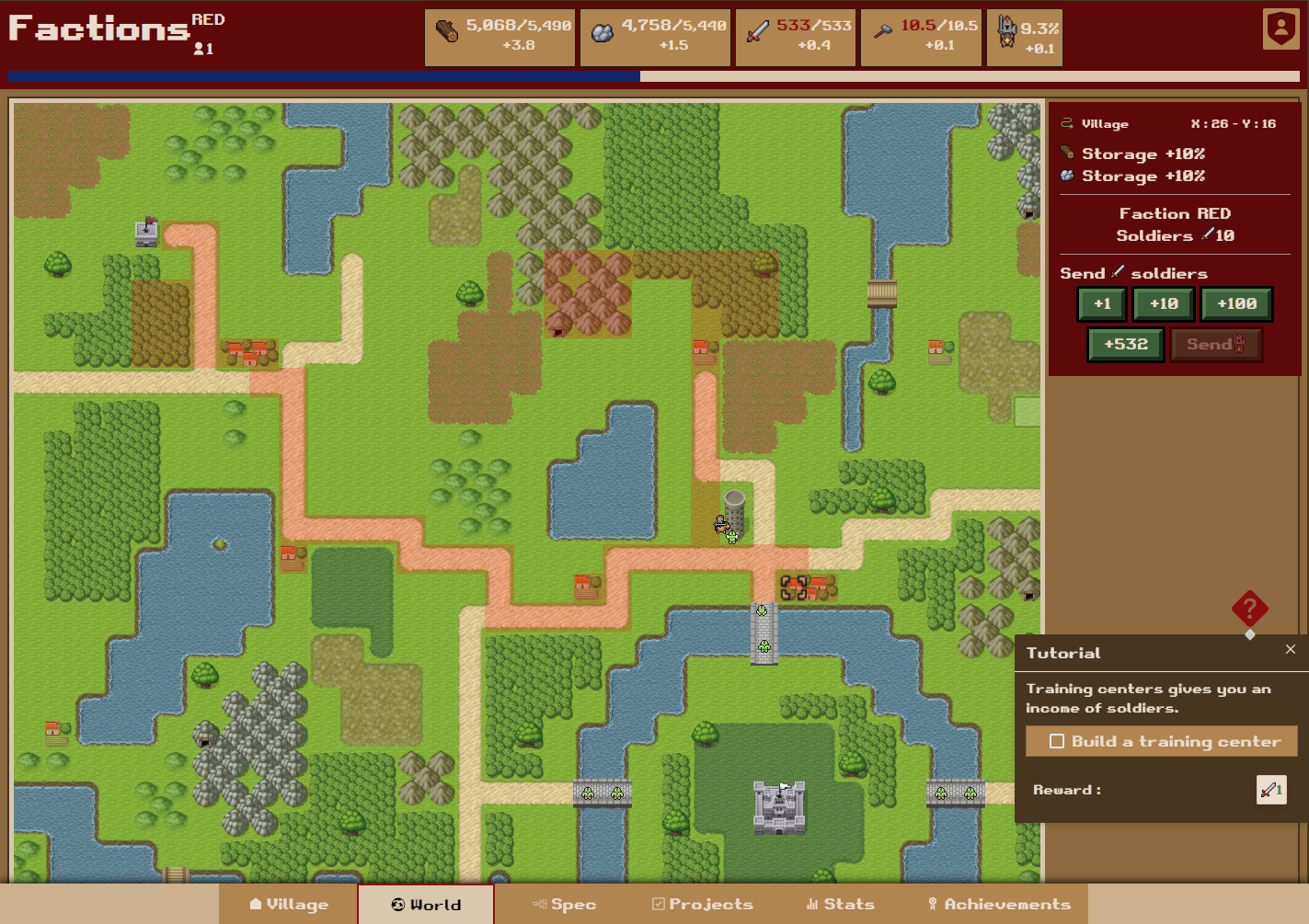Click the Factions game logo

[x=99, y=29]
